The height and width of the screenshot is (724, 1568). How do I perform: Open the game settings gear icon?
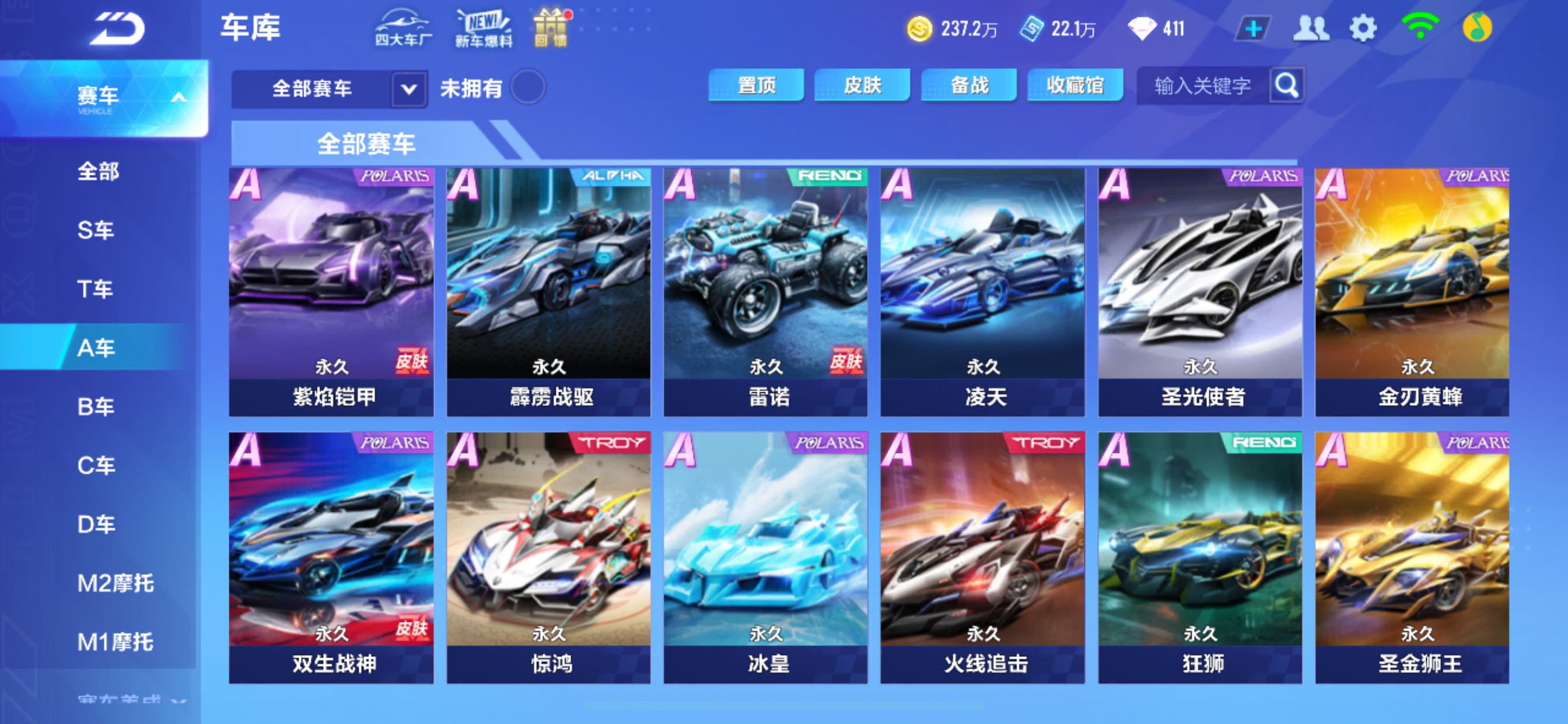pos(1363,27)
